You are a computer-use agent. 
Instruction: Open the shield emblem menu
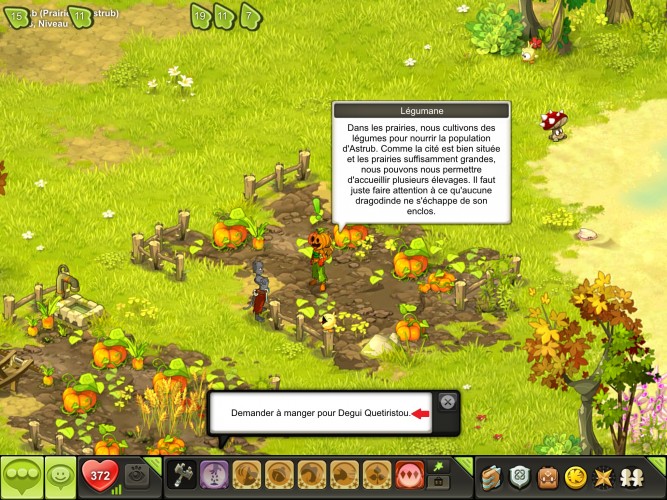click(x=519, y=475)
